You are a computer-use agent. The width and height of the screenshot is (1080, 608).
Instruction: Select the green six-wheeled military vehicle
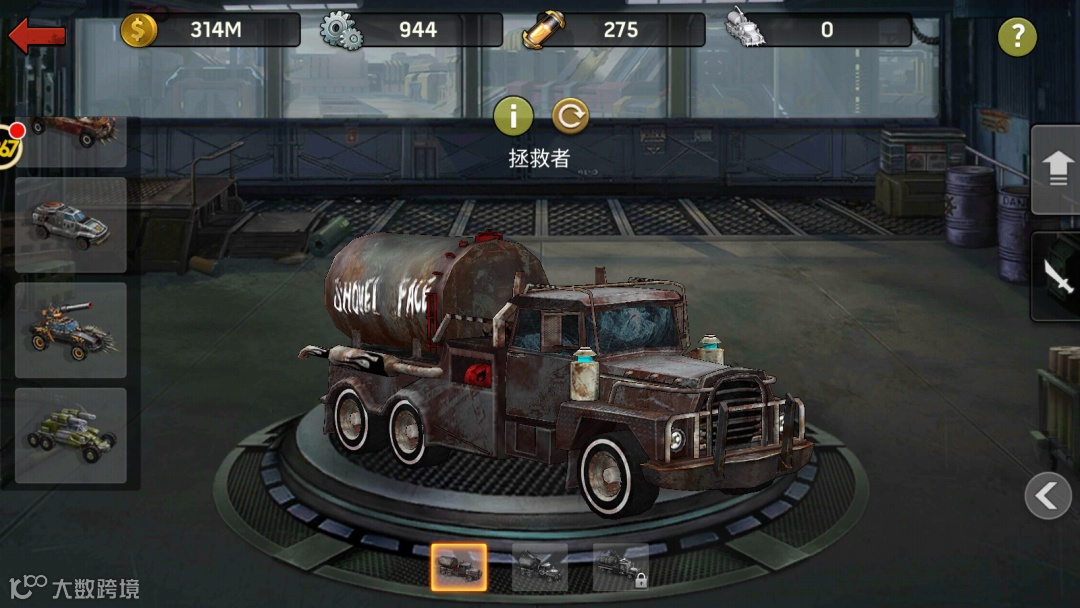[71, 435]
